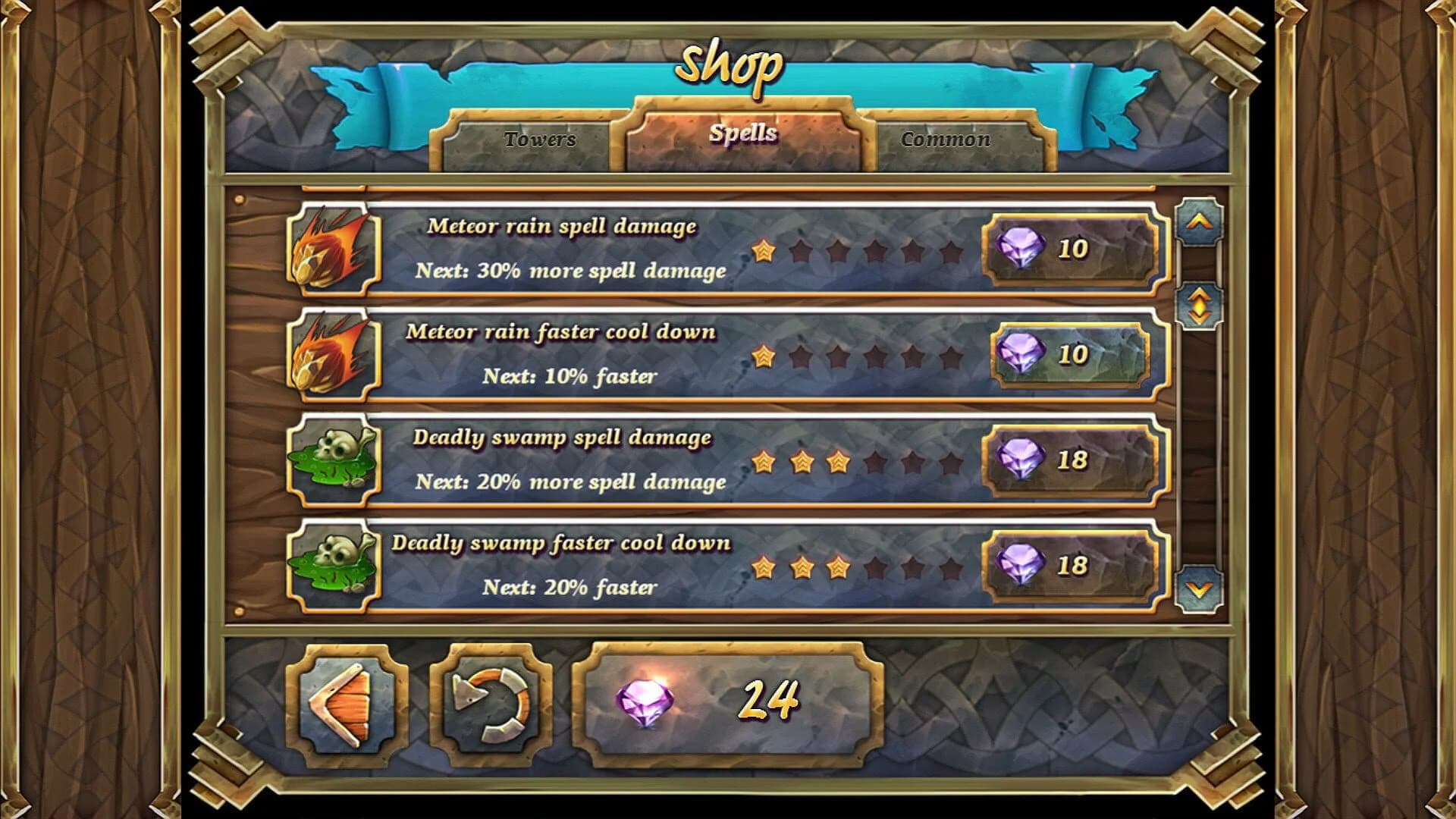Open the Common tab
This screenshot has width=1456, height=819.
pyautogui.click(x=945, y=141)
